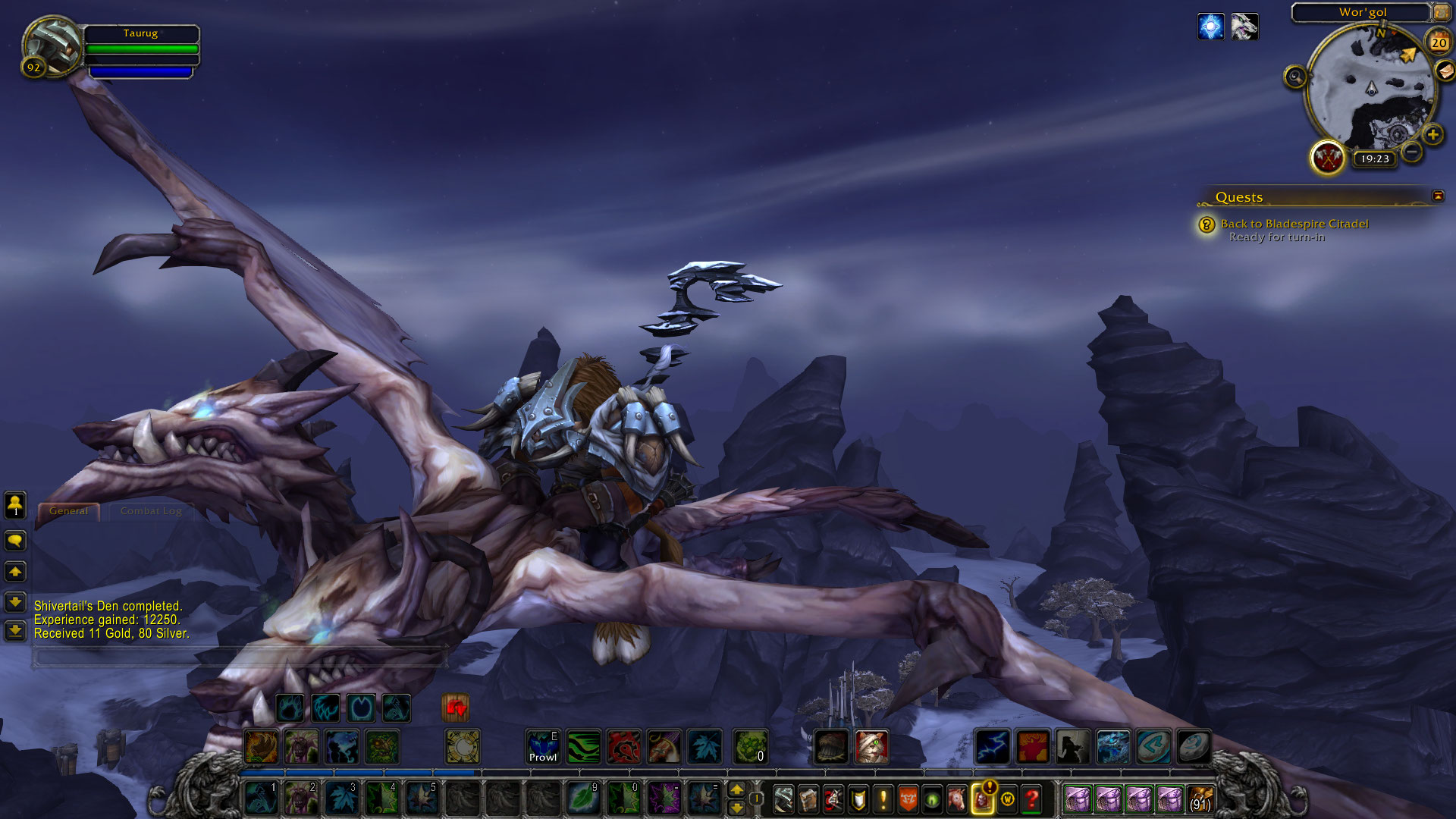Use the bandaged cat icon ability

pos(871,747)
